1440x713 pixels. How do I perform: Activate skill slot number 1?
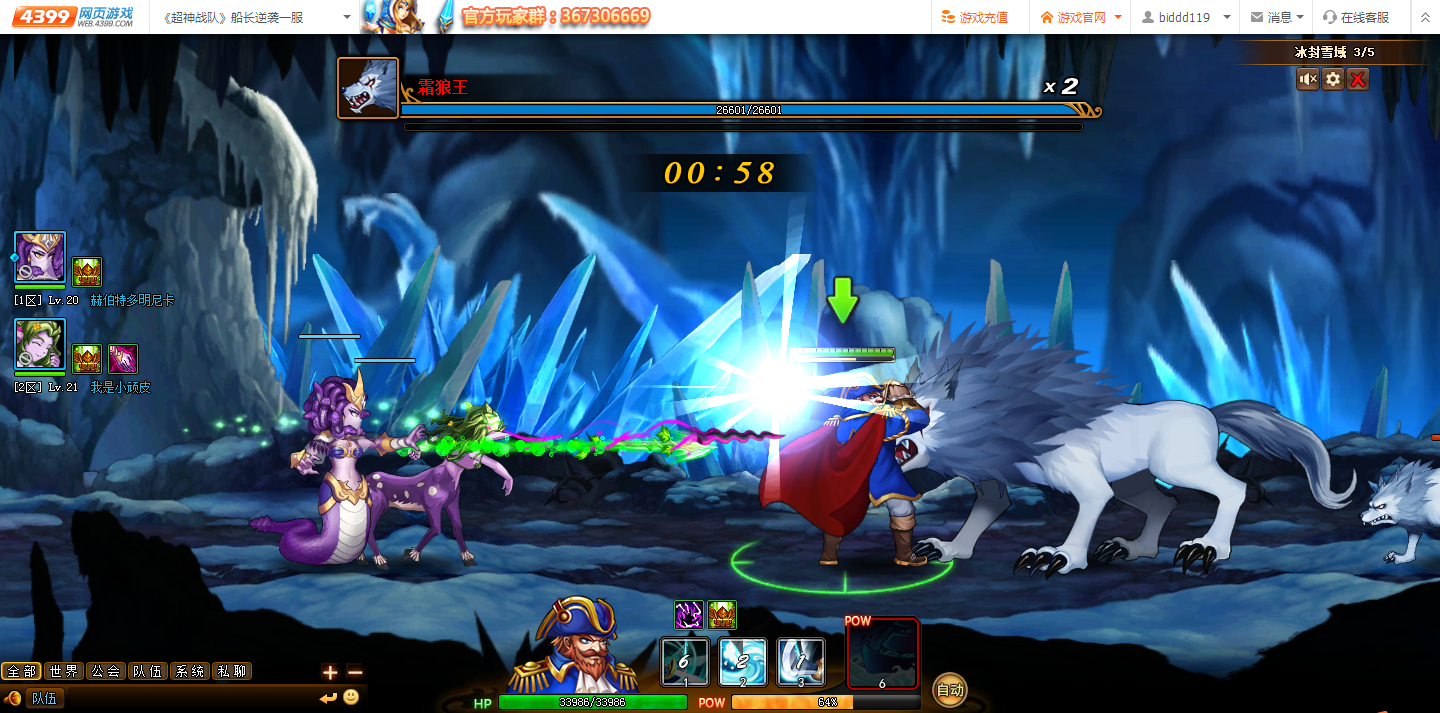(x=685, y=662)
